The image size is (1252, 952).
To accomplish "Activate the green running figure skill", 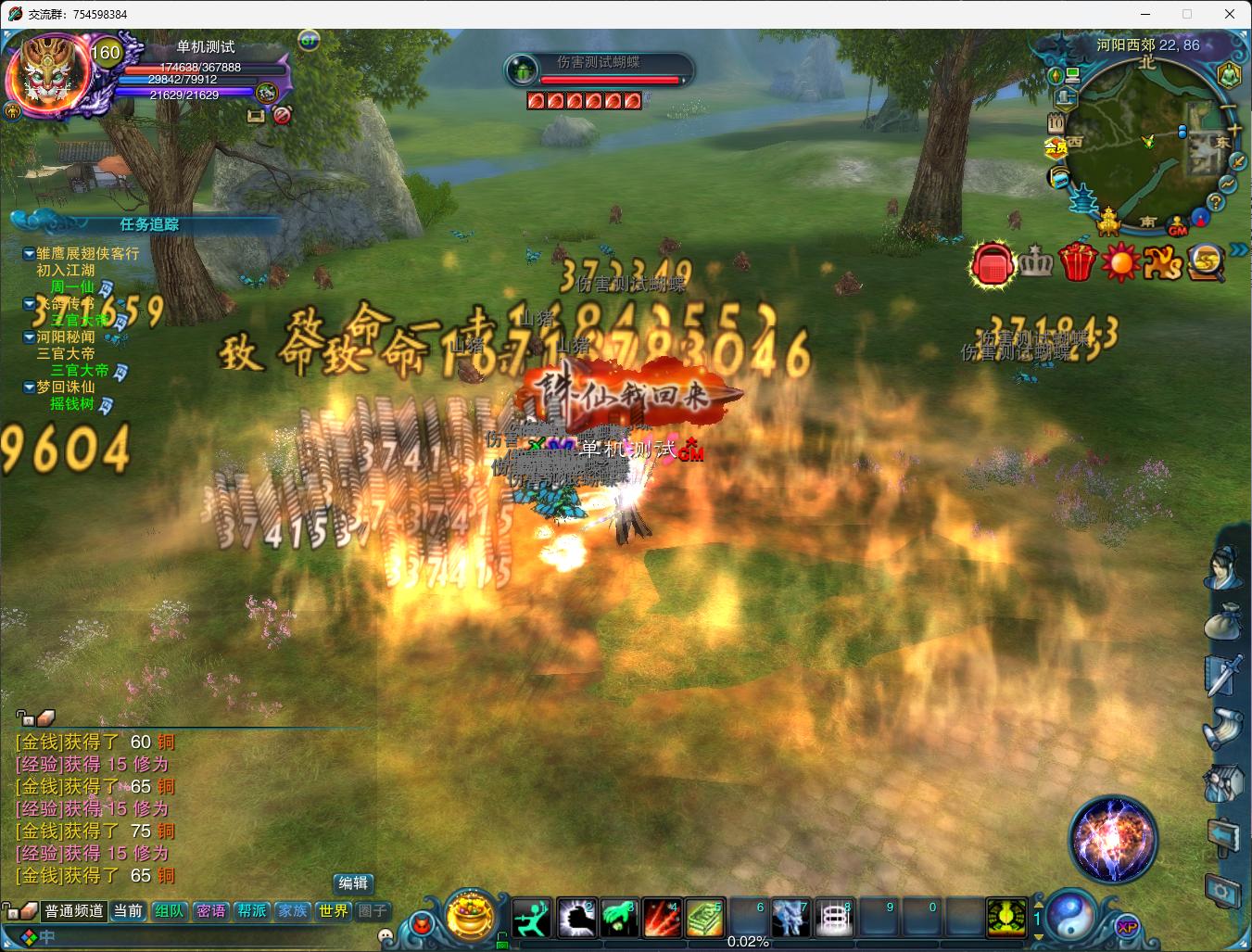I will 532,919.
